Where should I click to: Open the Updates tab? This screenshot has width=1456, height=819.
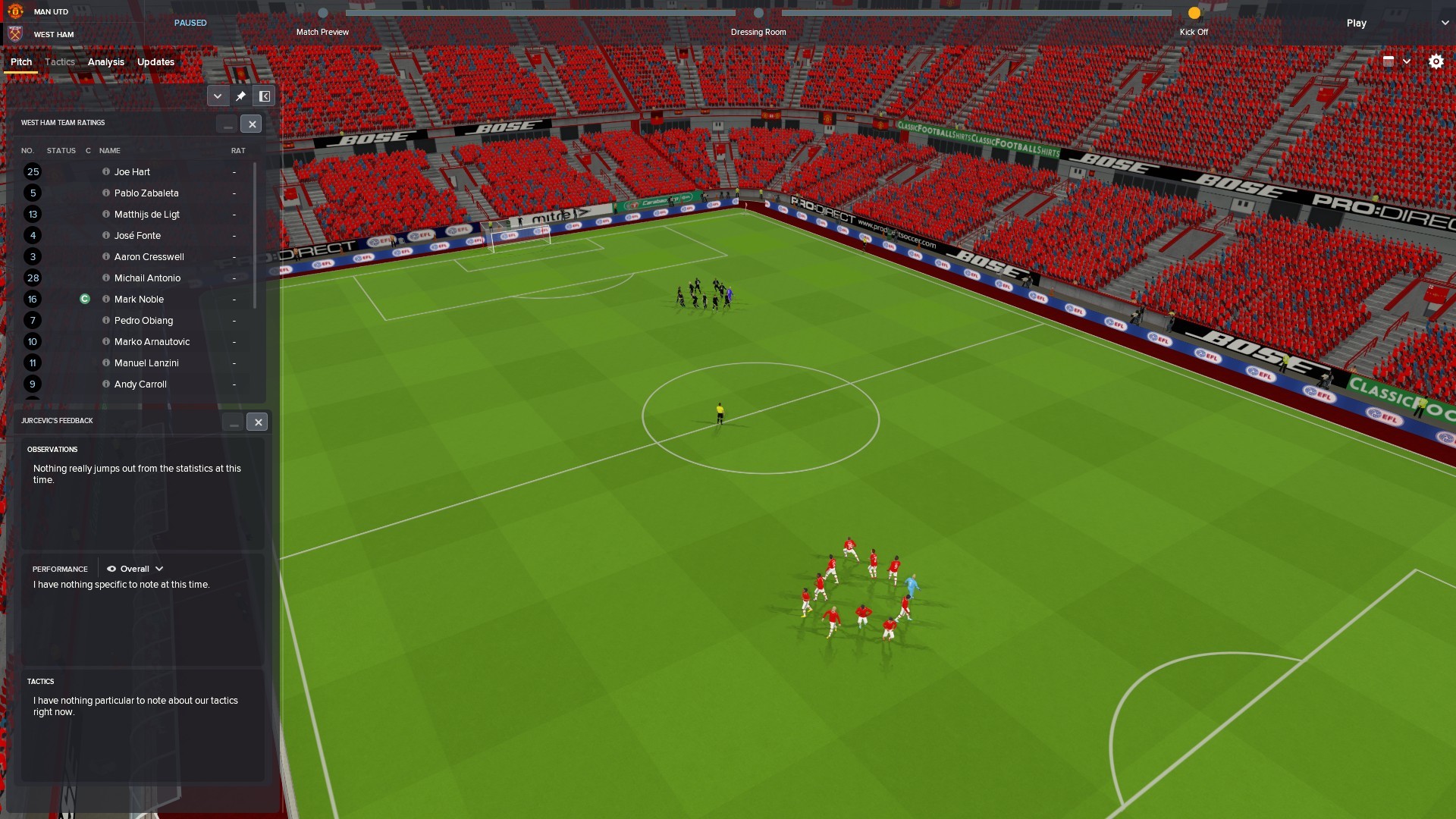(x=155, y=62)
